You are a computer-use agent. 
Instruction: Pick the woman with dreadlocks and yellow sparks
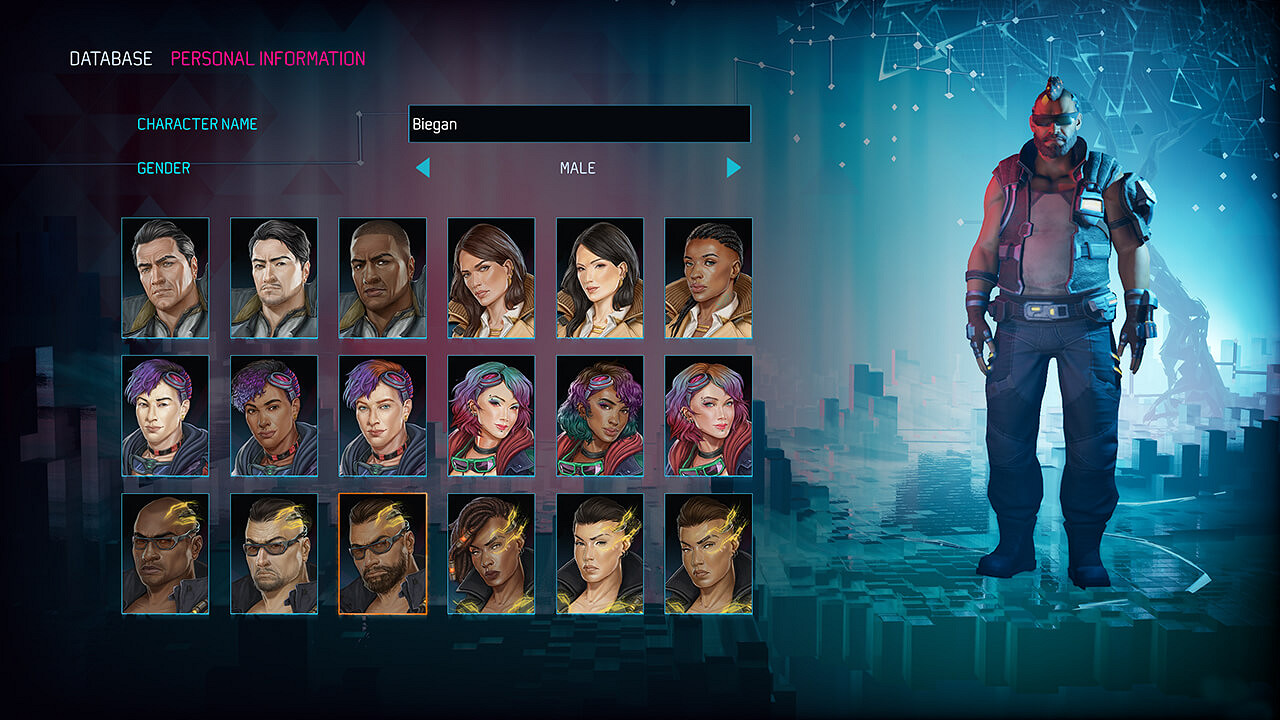(x=491, y=554)
